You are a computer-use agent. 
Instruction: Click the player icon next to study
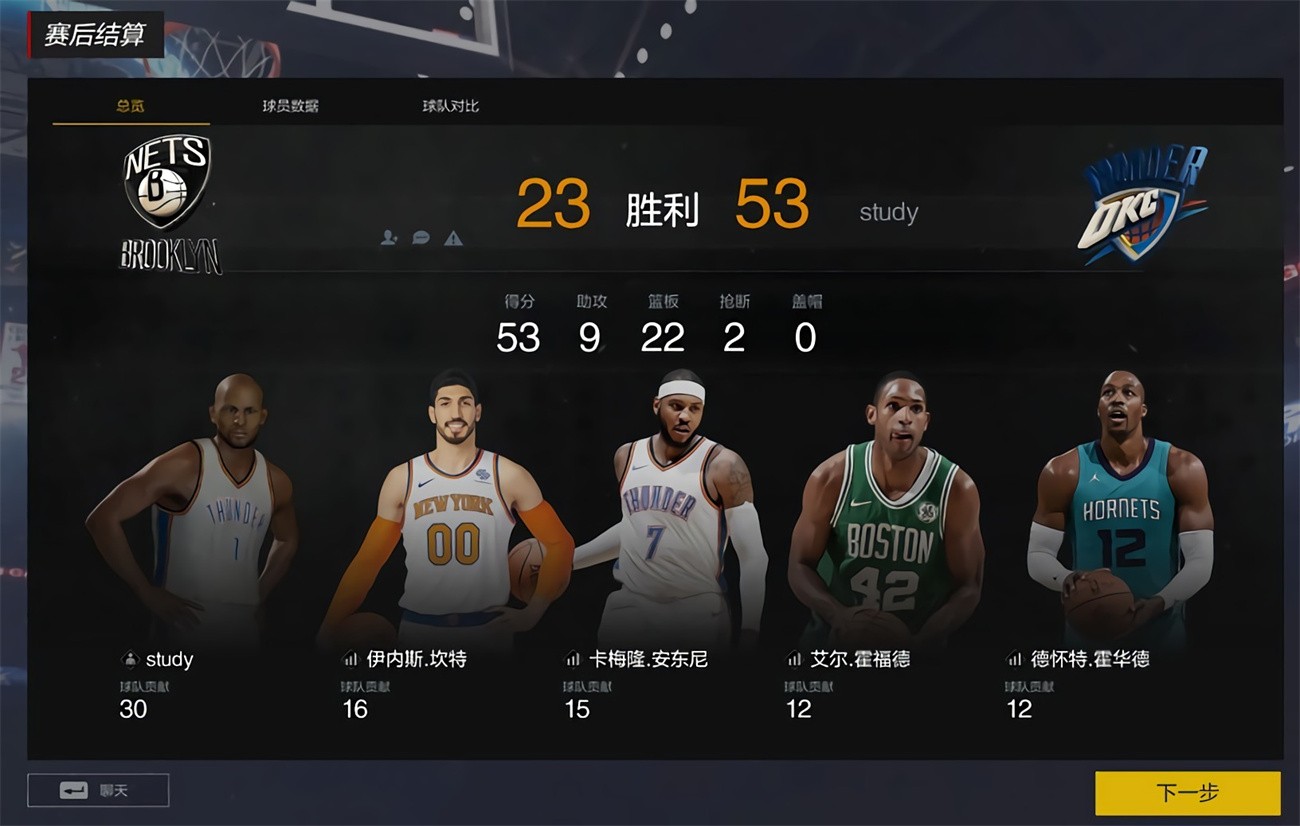click(128, 659)
